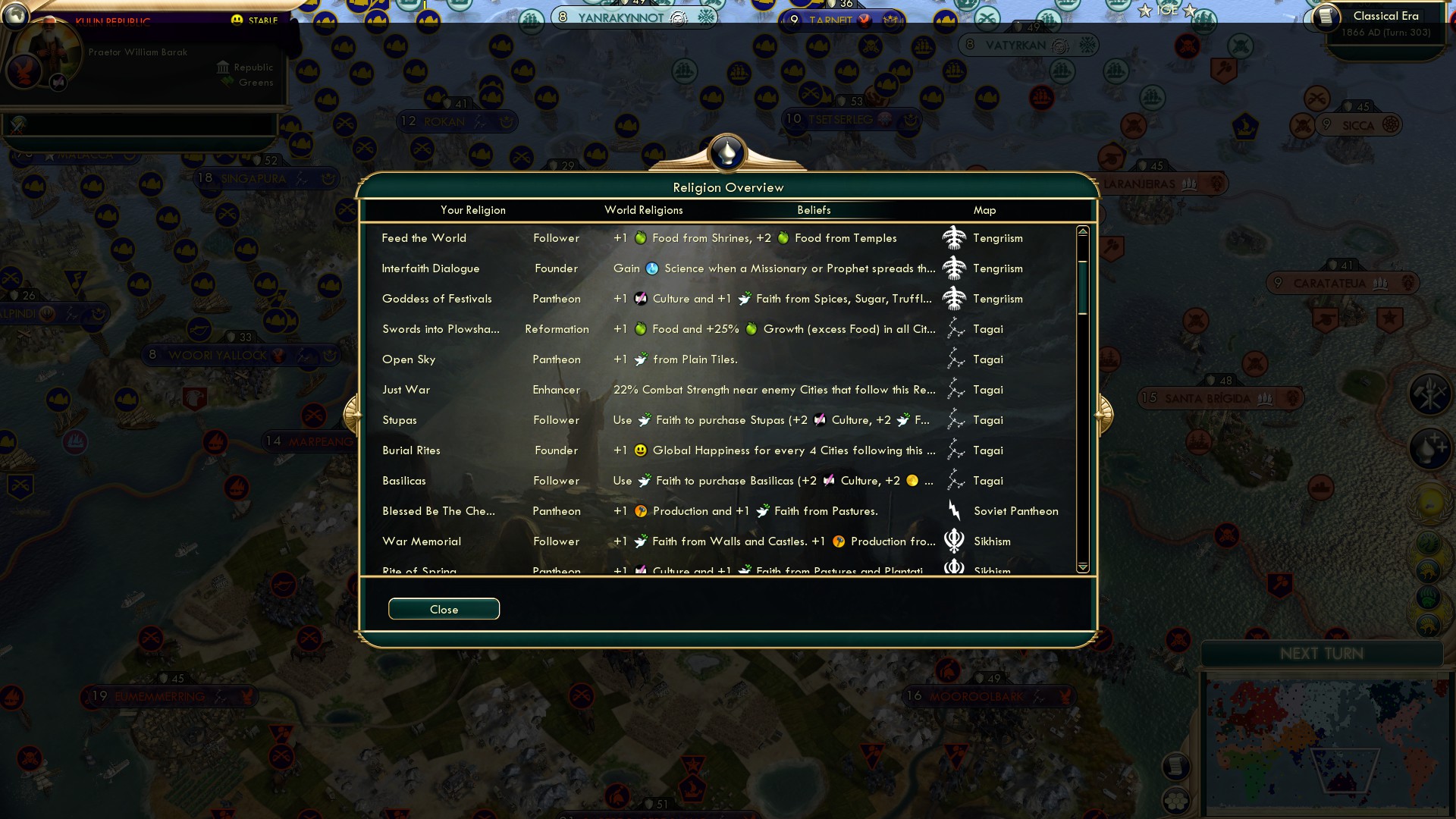1456x819 pixels.
Task: Open the World Religions tab
Action: tap(643, 210)
